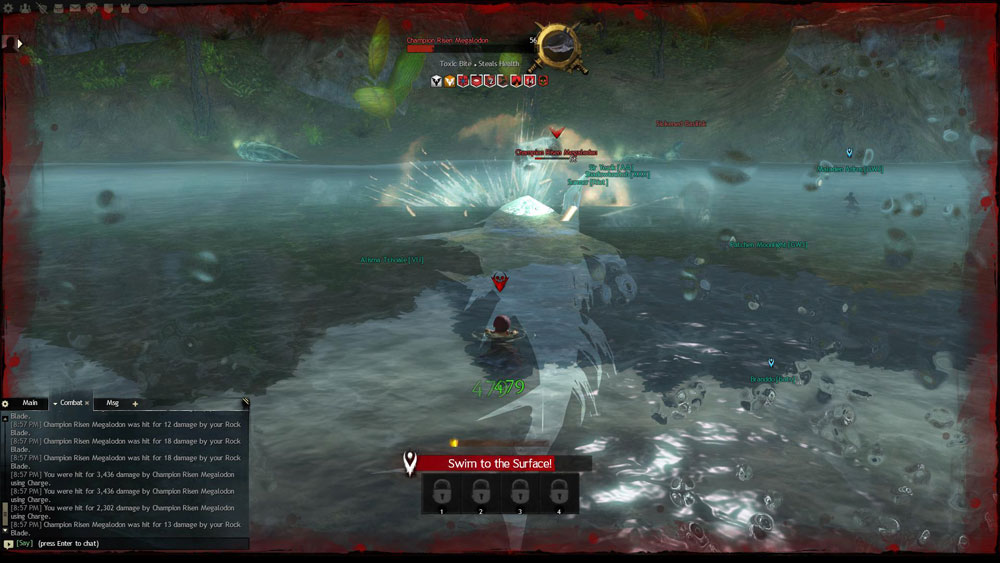Click the chat input field

coord(140,544)
